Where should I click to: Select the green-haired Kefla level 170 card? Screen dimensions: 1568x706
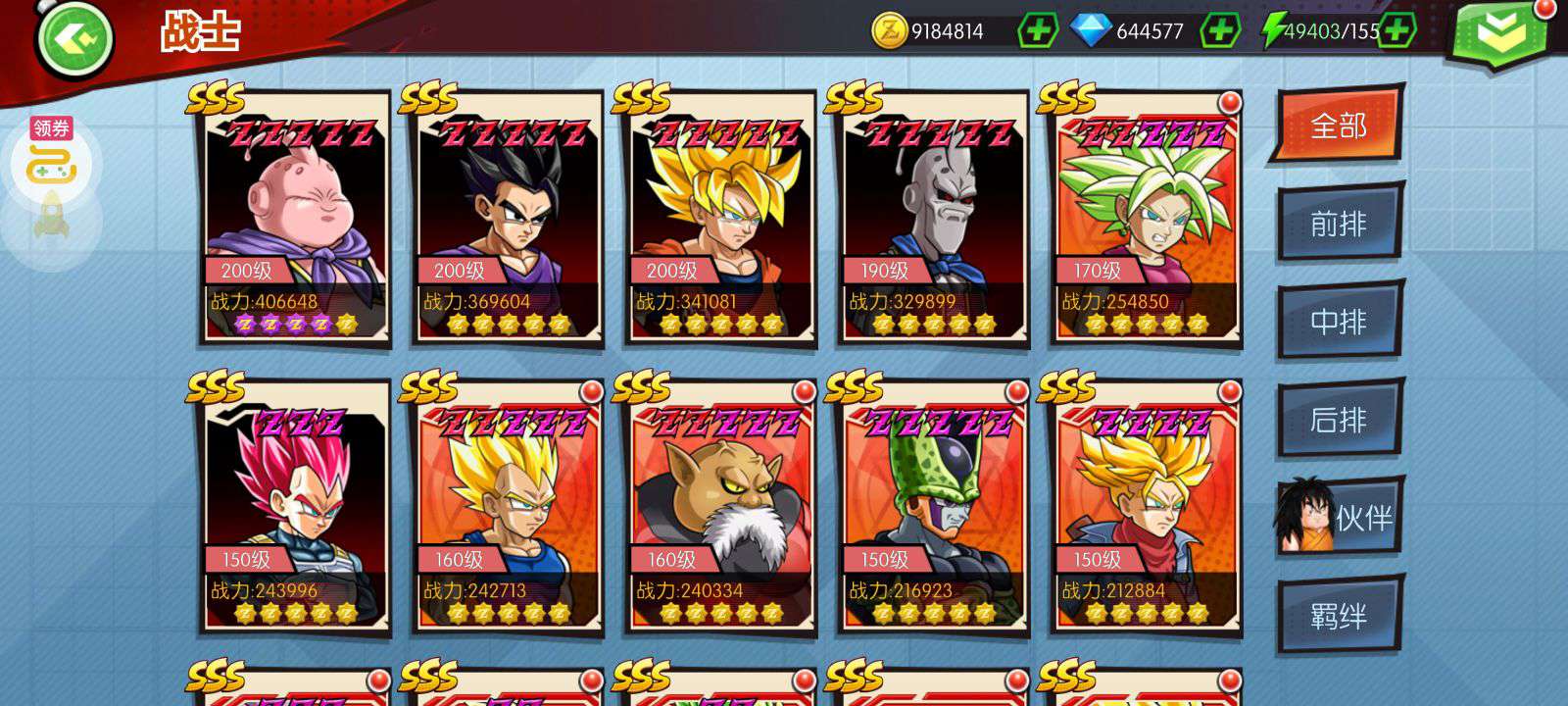(1145, 218)
